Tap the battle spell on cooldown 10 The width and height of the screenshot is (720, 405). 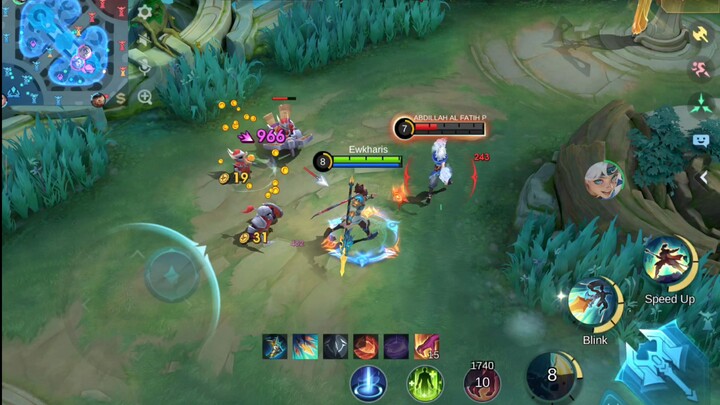(x=482, y=382)
